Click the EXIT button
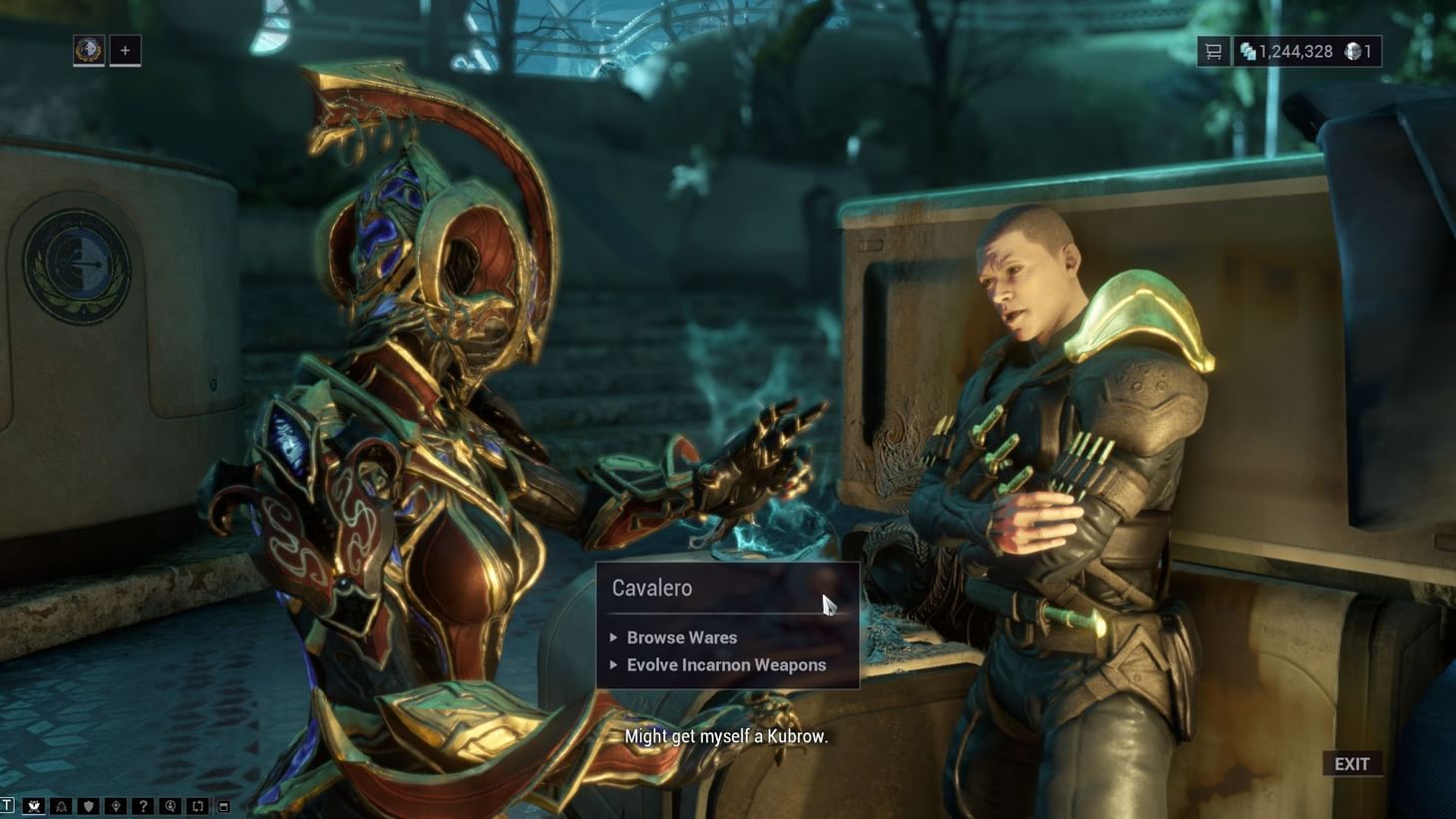This screenshot has width=1456, height=819. click(x=1352, y=763)
